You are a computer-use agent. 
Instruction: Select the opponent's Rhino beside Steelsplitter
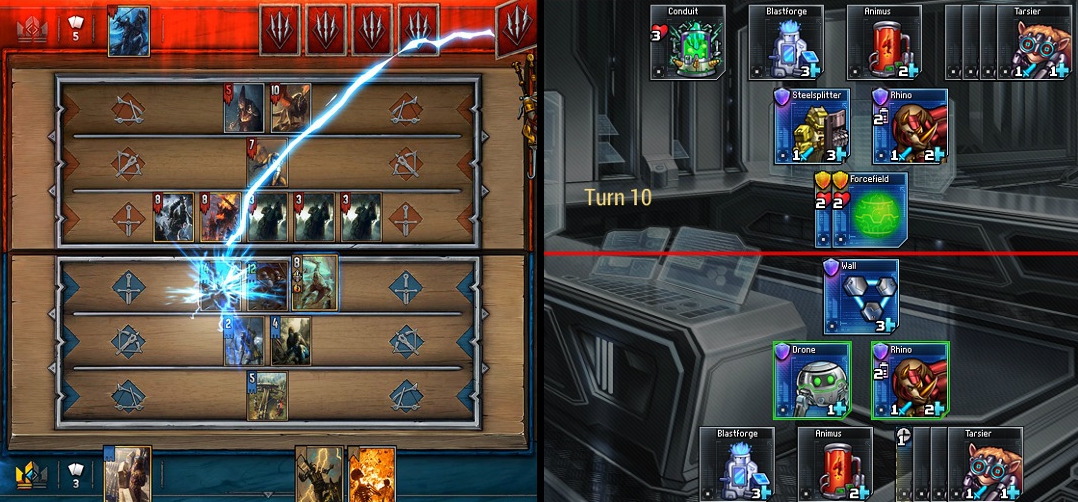pos(909,127)
